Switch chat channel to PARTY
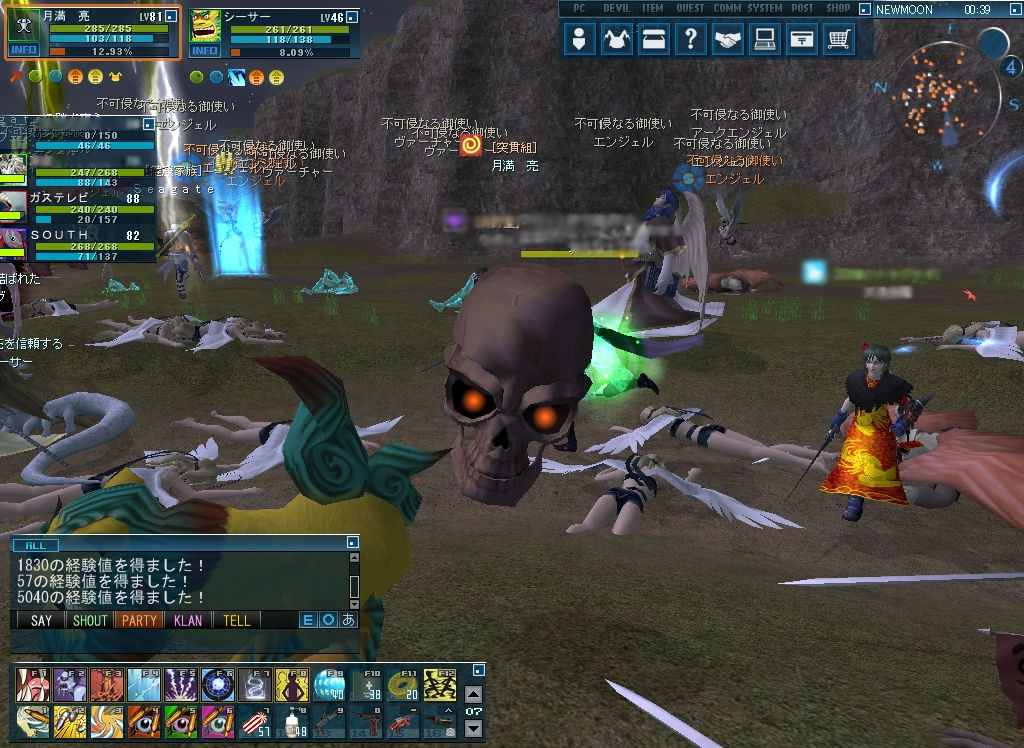 [x=139, y=620]
